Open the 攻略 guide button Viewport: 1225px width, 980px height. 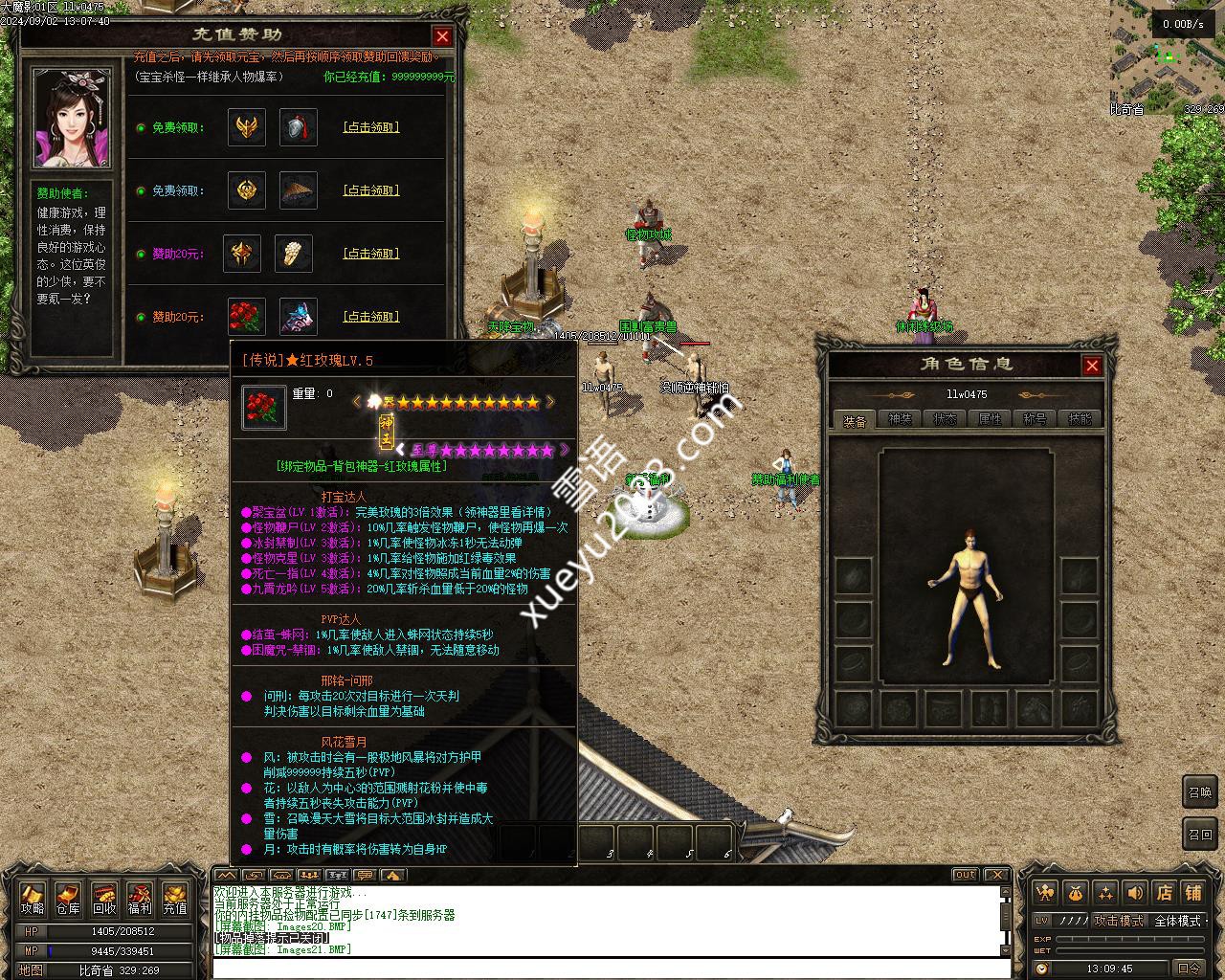click(33, 899)
